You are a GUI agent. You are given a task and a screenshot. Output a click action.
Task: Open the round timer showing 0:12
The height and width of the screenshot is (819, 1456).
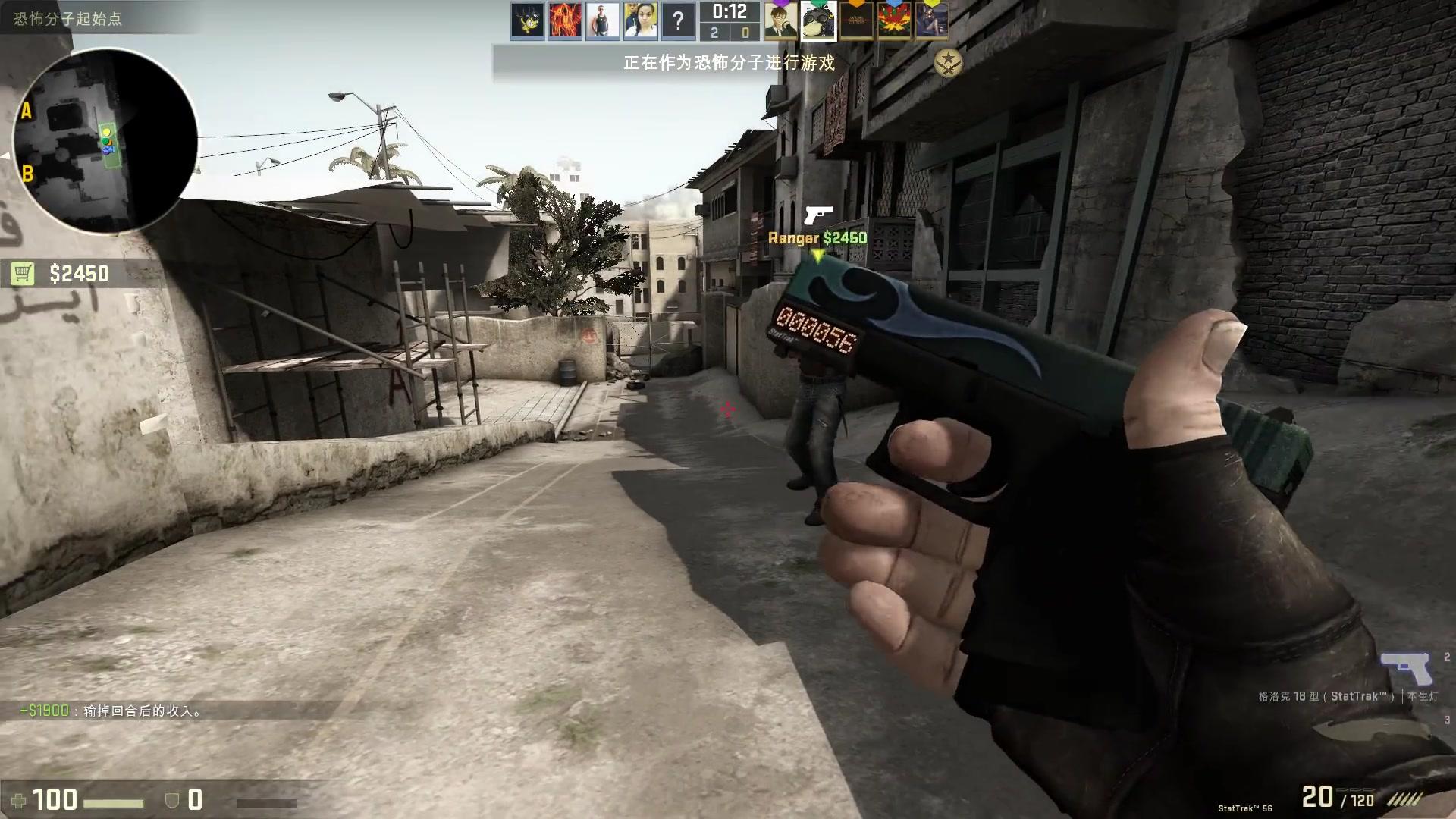point(730,11)
